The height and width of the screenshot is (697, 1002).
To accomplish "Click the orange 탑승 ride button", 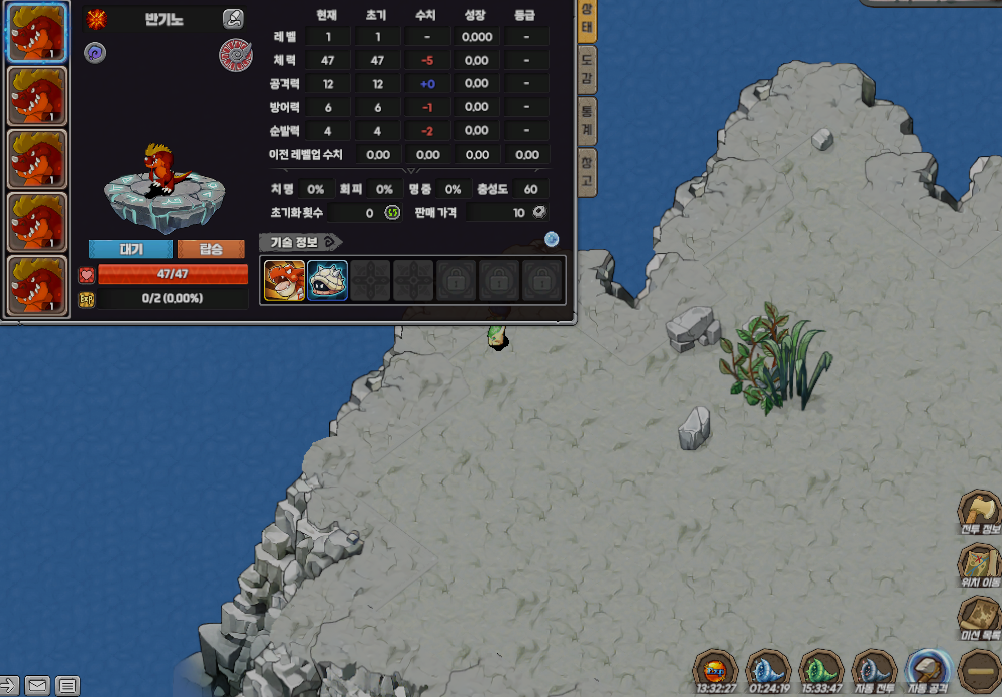I will [211, 249].
